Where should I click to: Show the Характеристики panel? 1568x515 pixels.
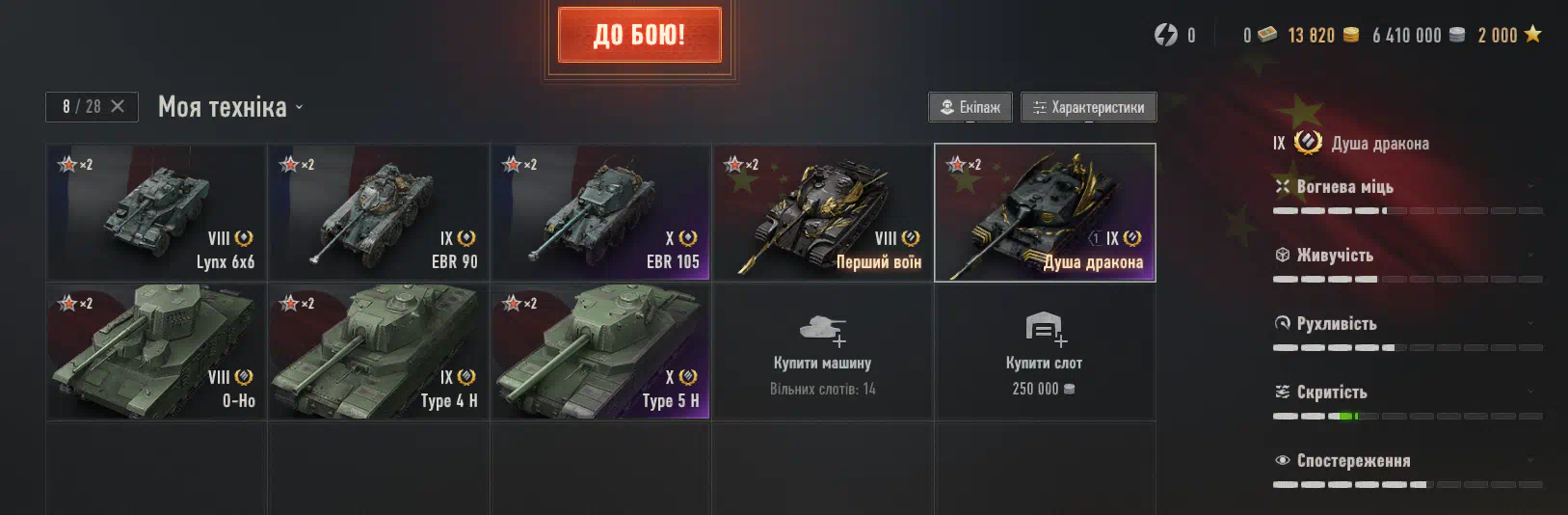[1088, 107]
